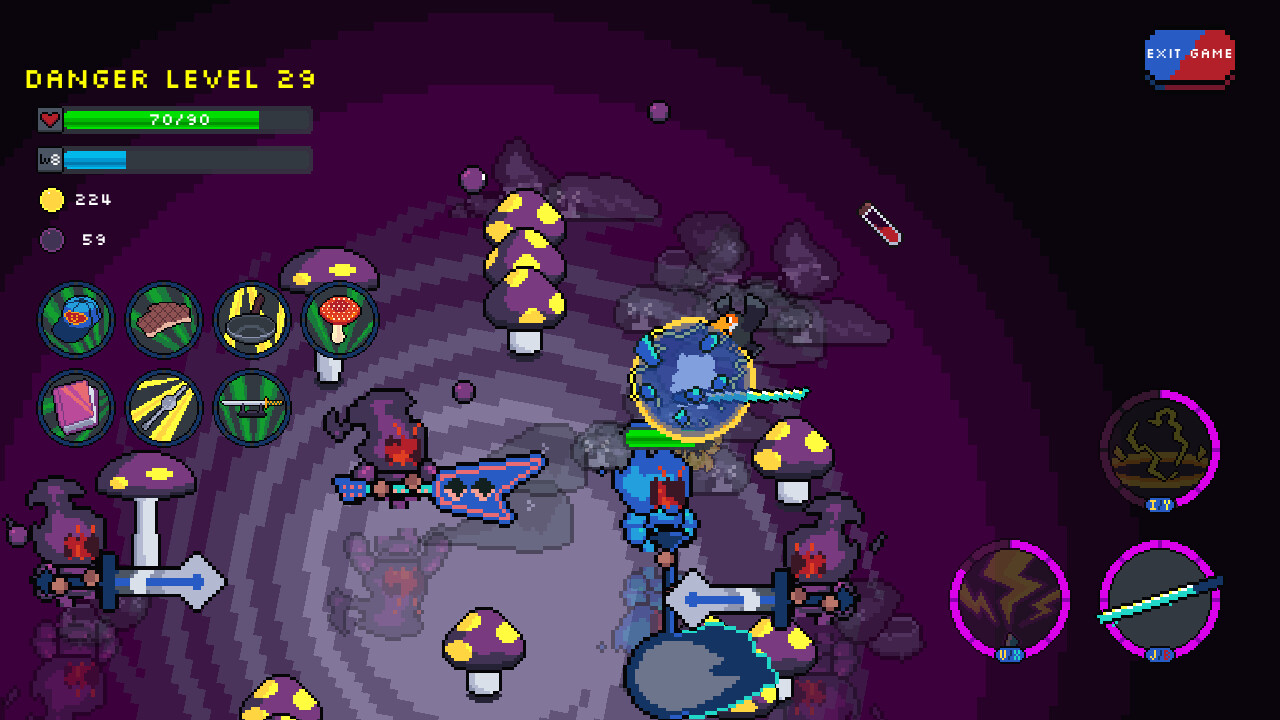Open the pink book item icon
The image size is (1280, 720).
(75, 408)
